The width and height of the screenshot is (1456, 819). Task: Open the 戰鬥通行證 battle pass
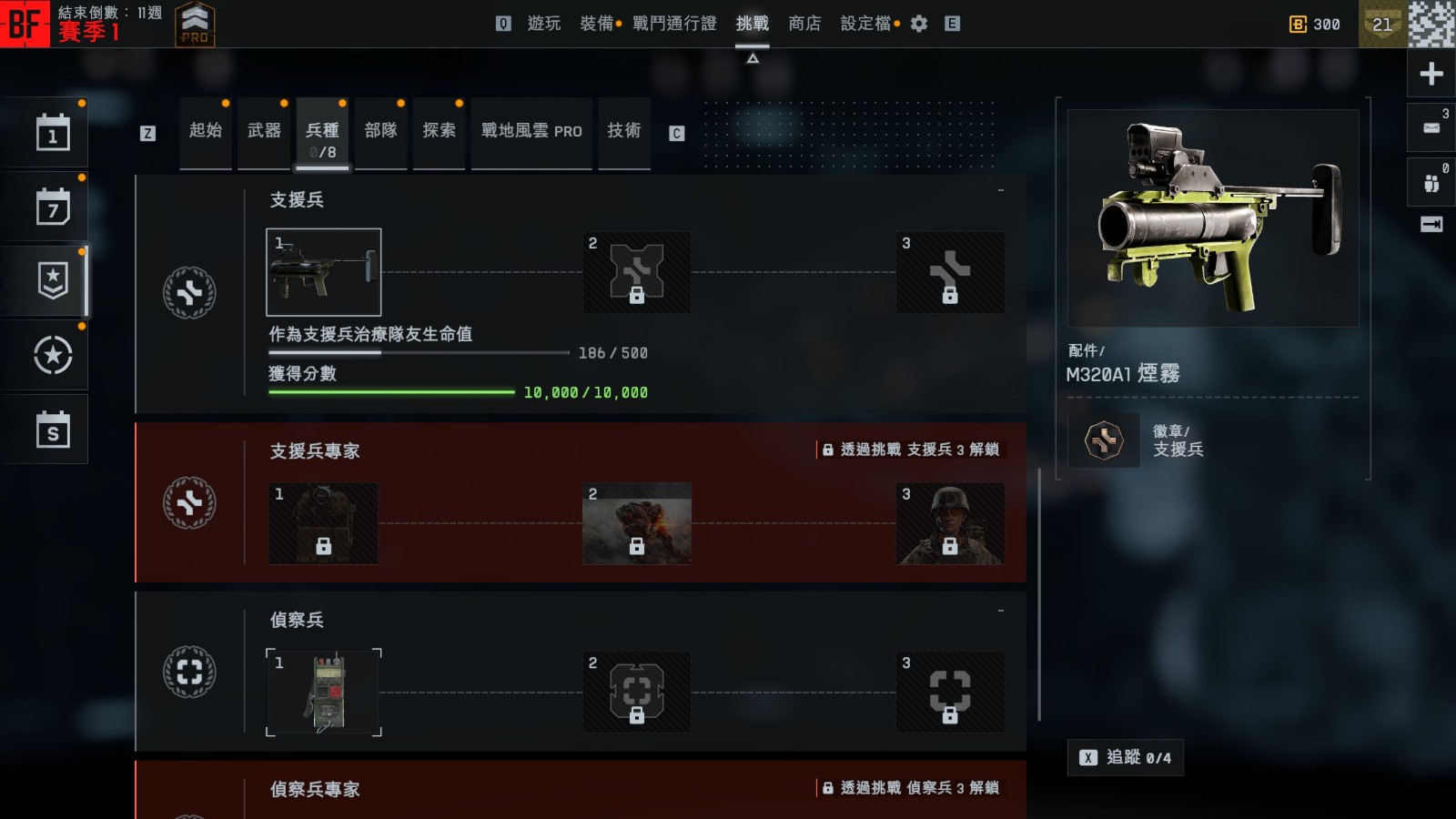coord(674,24)
